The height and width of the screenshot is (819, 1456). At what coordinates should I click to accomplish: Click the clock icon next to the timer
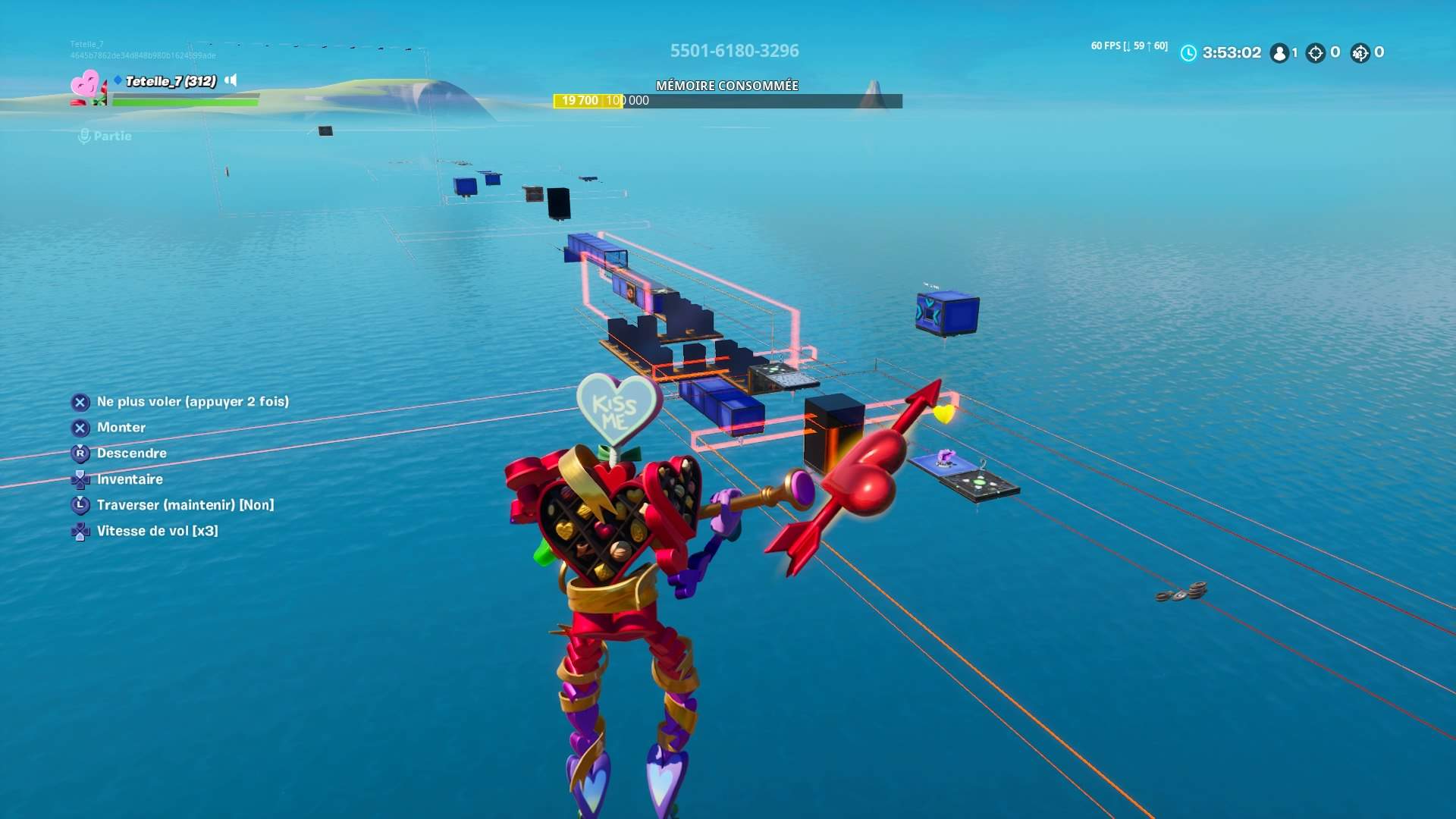[1188, 53]
